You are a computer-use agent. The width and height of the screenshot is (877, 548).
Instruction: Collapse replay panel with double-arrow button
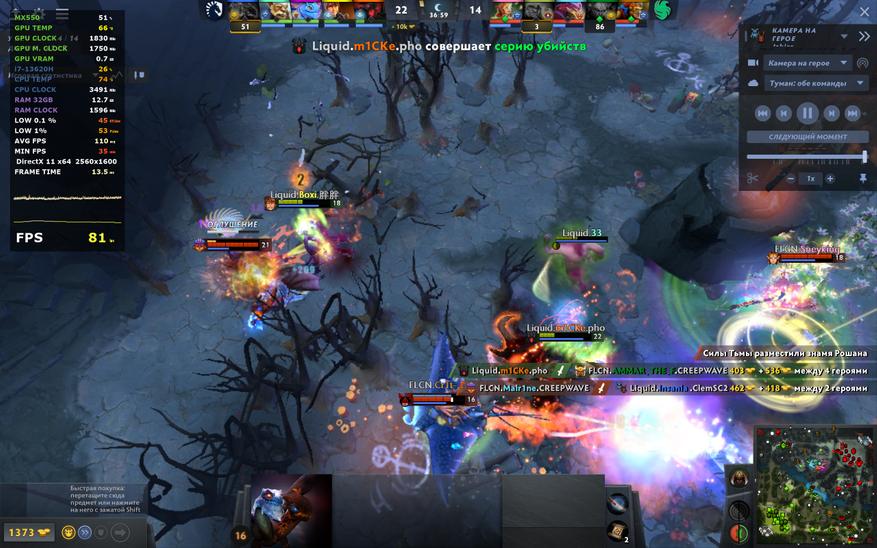click(864, 36)
